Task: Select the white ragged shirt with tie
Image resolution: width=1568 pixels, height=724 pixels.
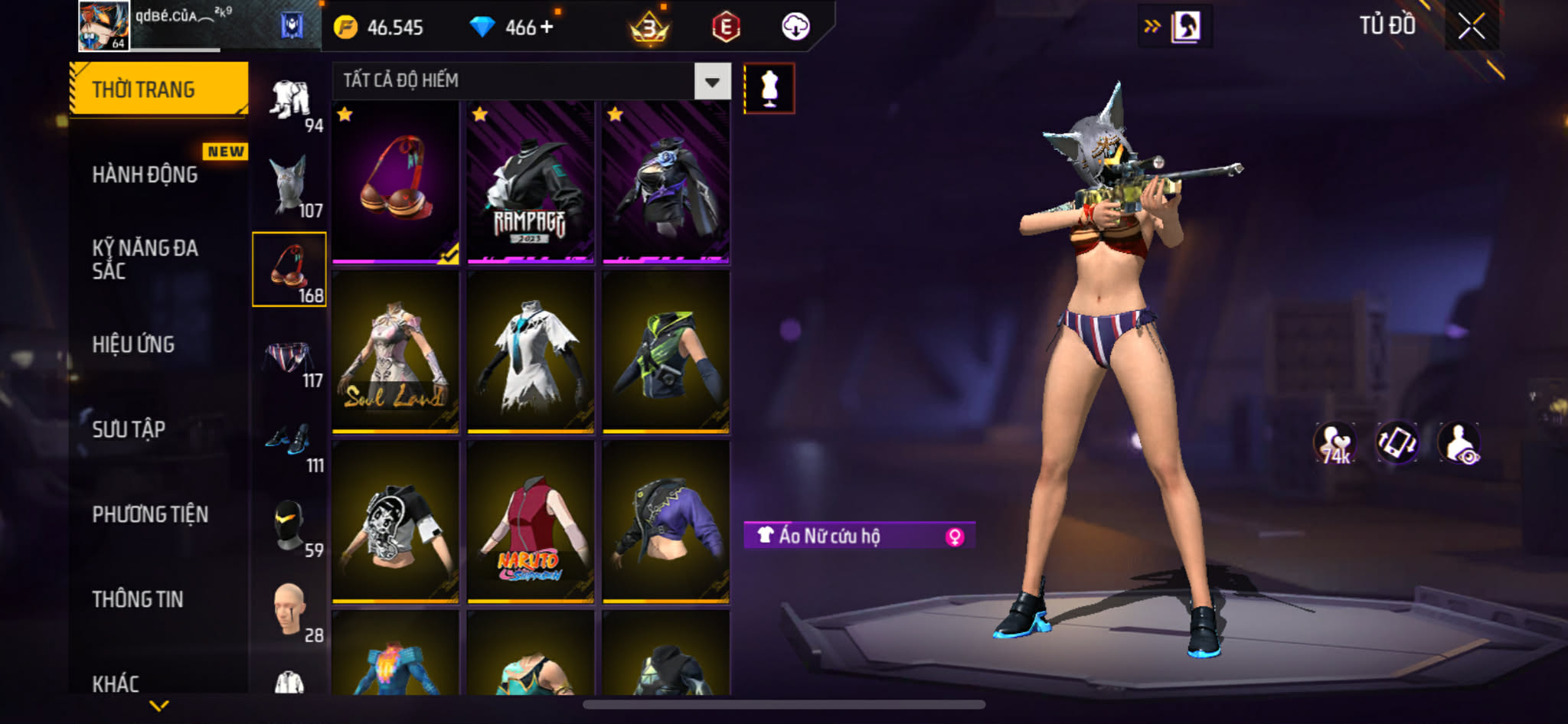Action: pyautogui.click(x=531, y=353)
